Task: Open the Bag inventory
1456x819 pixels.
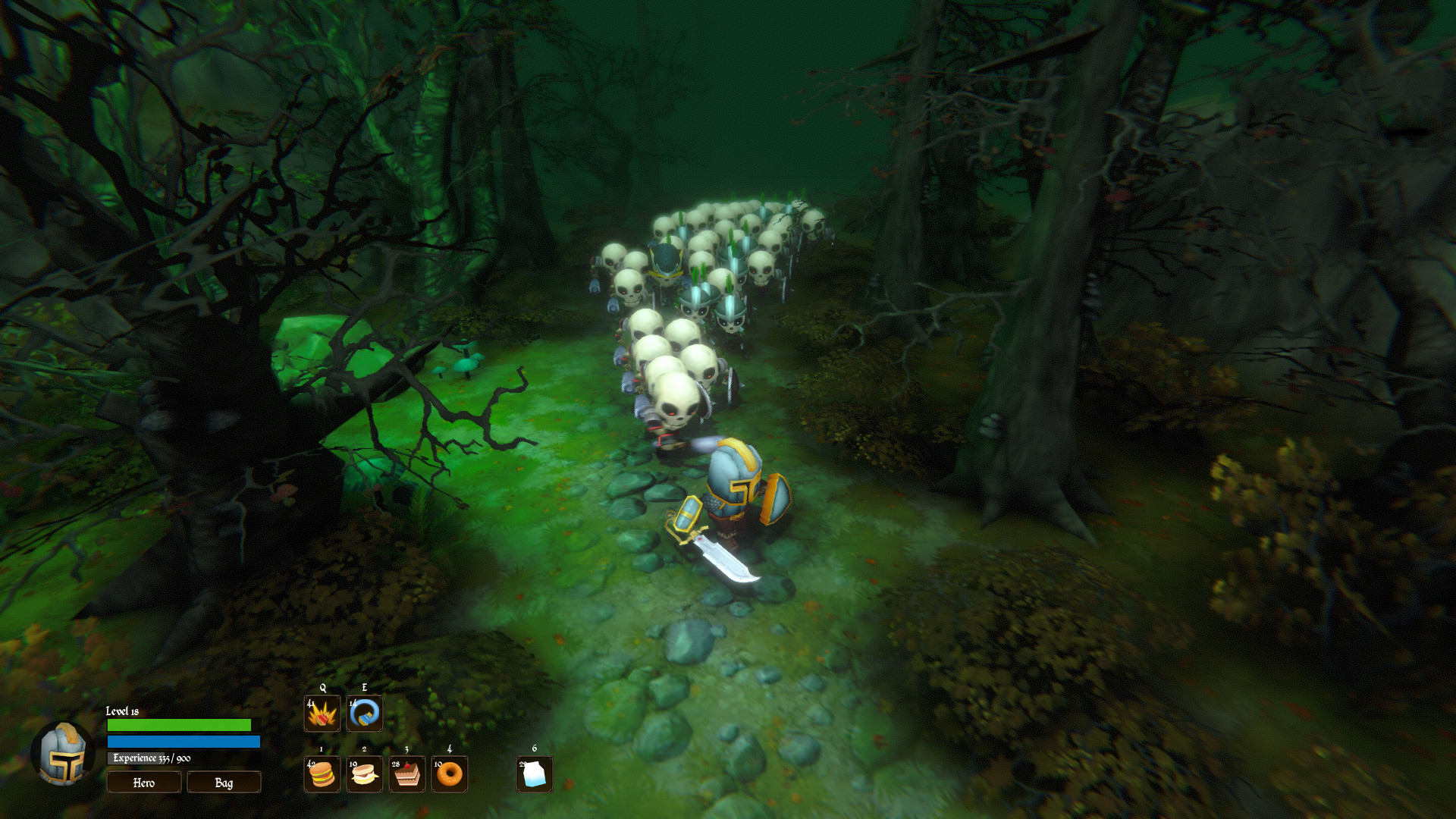Action: point(223,782)
